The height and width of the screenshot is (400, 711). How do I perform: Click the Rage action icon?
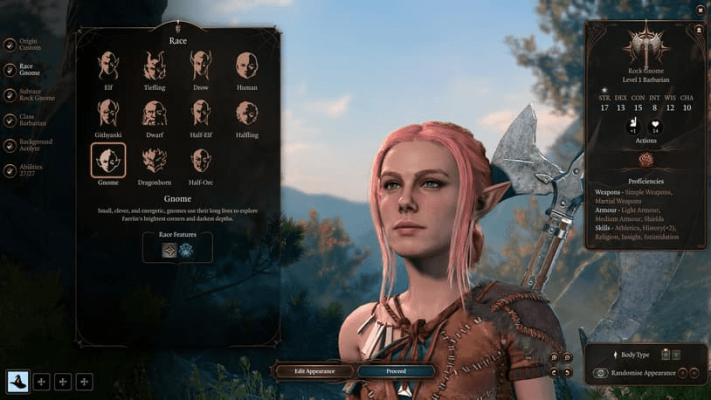point(646,160)
